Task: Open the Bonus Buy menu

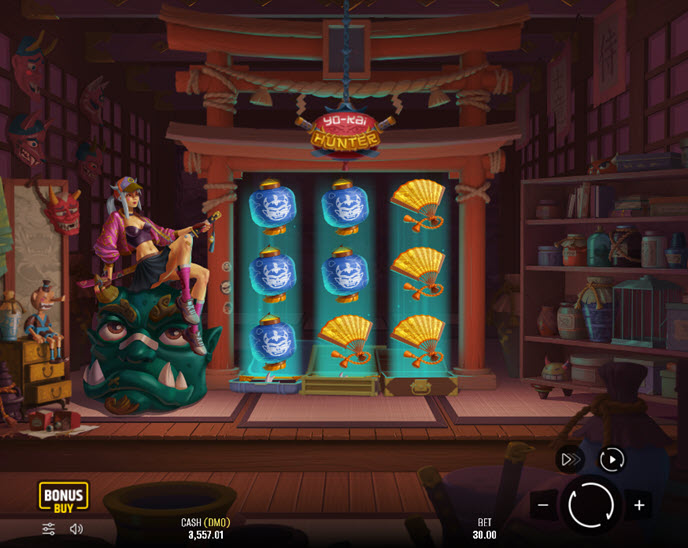Action: pyautogui.click(x=63, y=497)
